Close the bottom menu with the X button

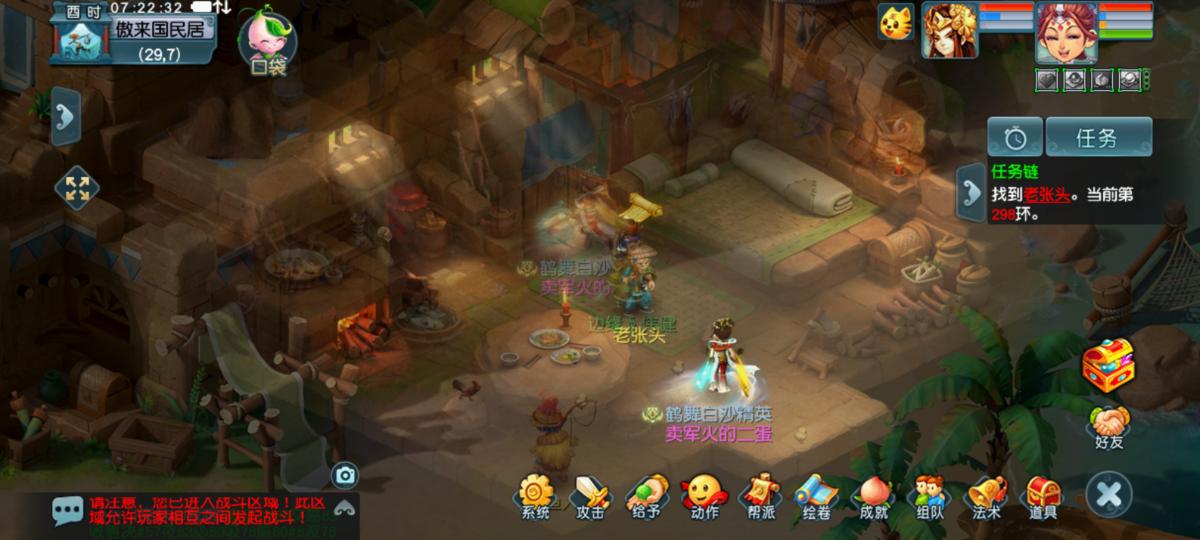point(1109,494)
